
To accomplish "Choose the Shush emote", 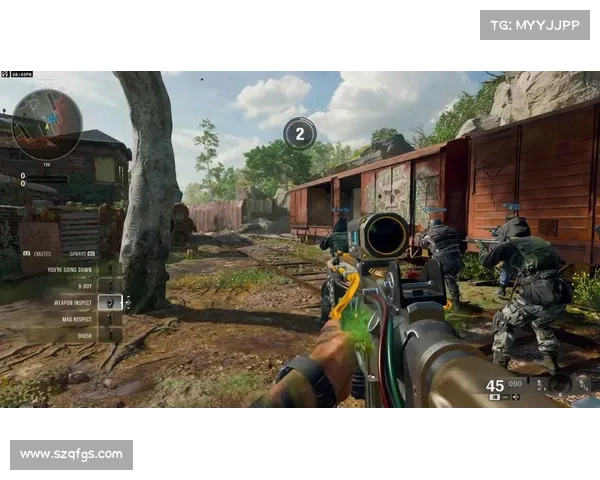I will [x=84, y=336].
